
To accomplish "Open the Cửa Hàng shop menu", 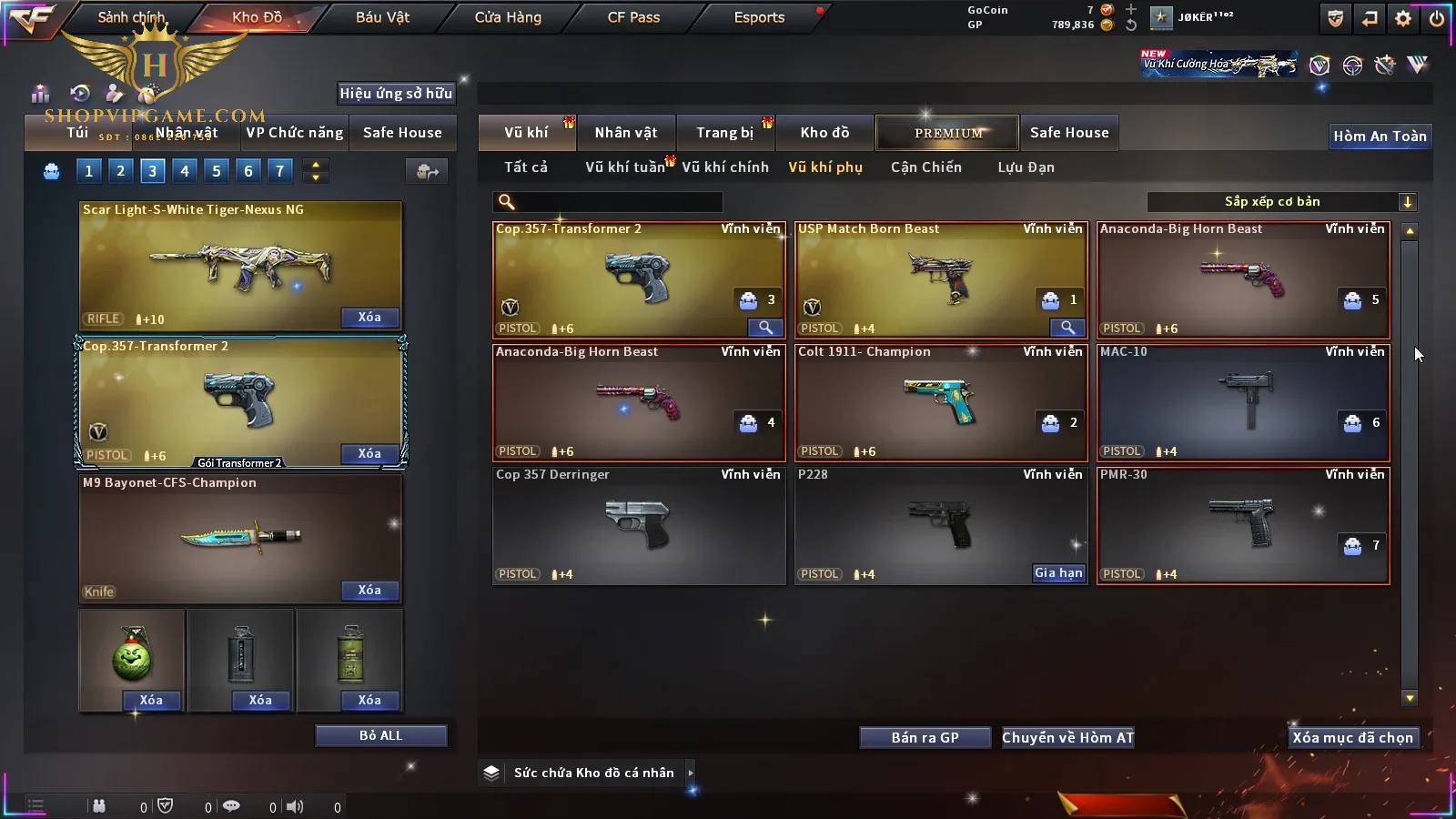I will 508,17.
